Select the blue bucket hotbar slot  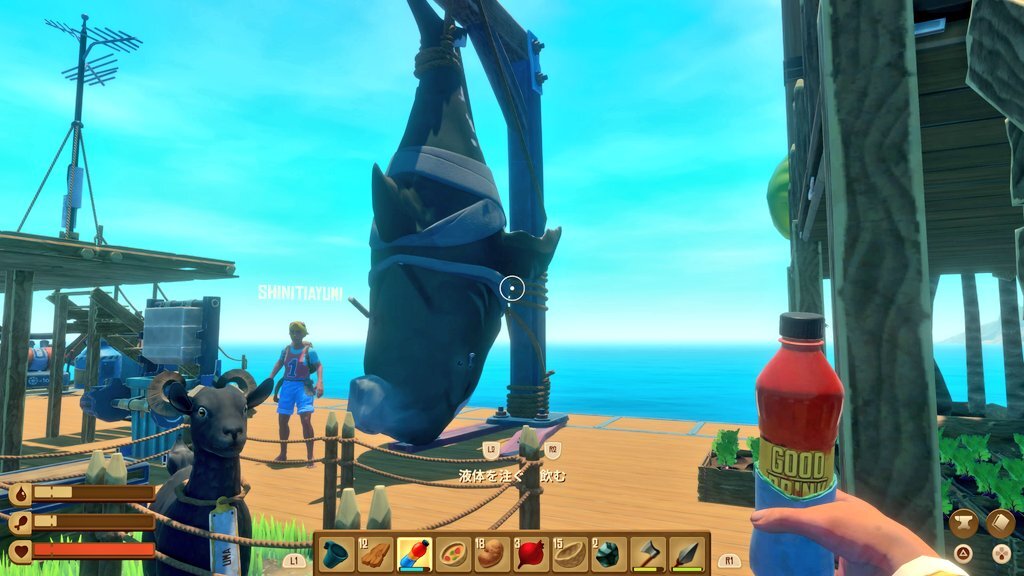[x=336, y=553]
